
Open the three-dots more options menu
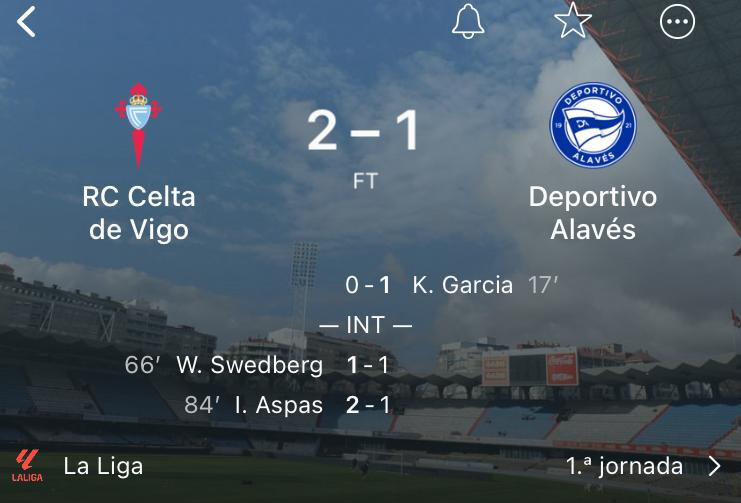click(x=678, y=22)
